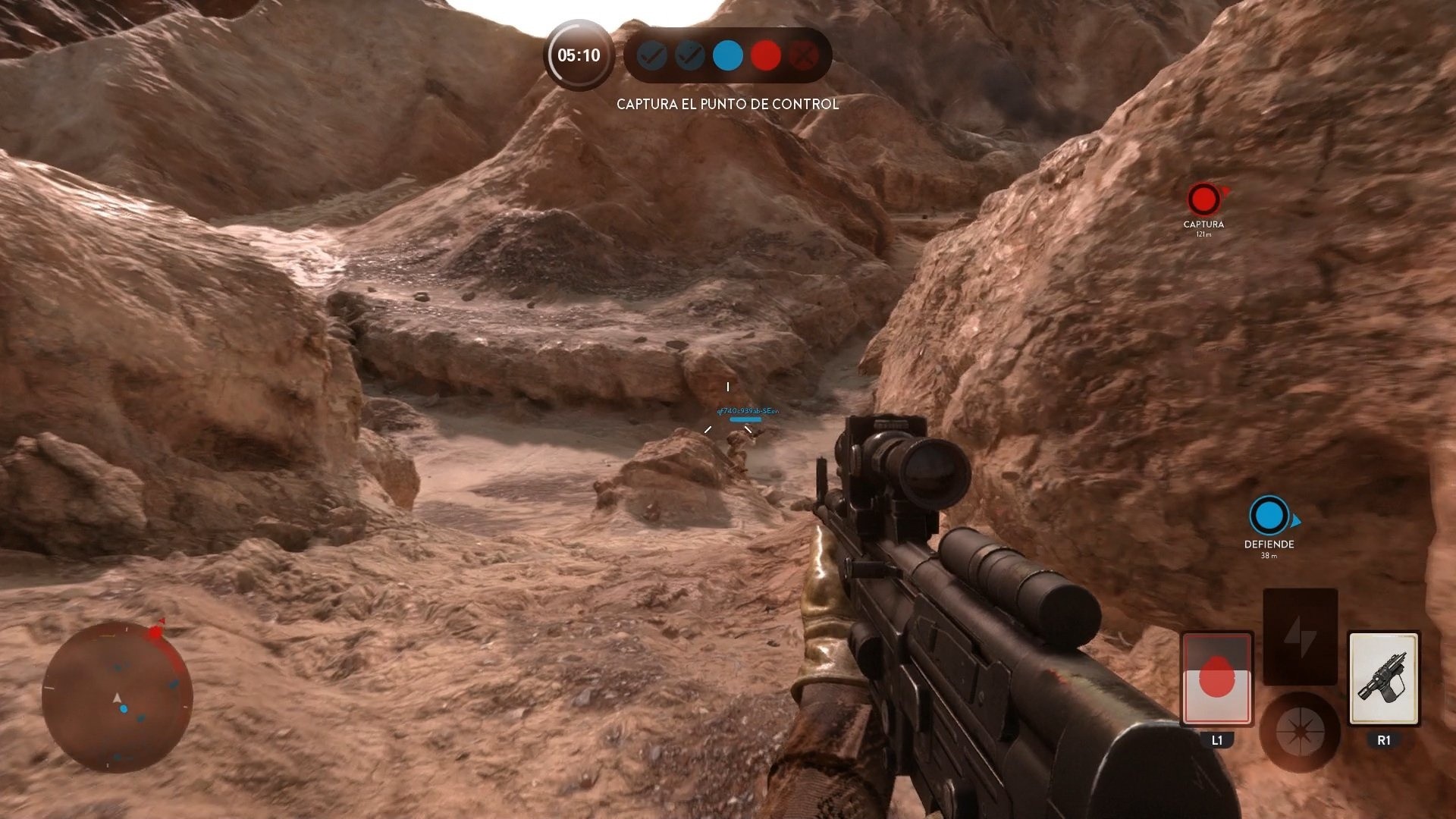Click the second completed checkmark objective icon
Image resolution: width=1456 pixels, height=819 pixels.
tap(689, 55)
